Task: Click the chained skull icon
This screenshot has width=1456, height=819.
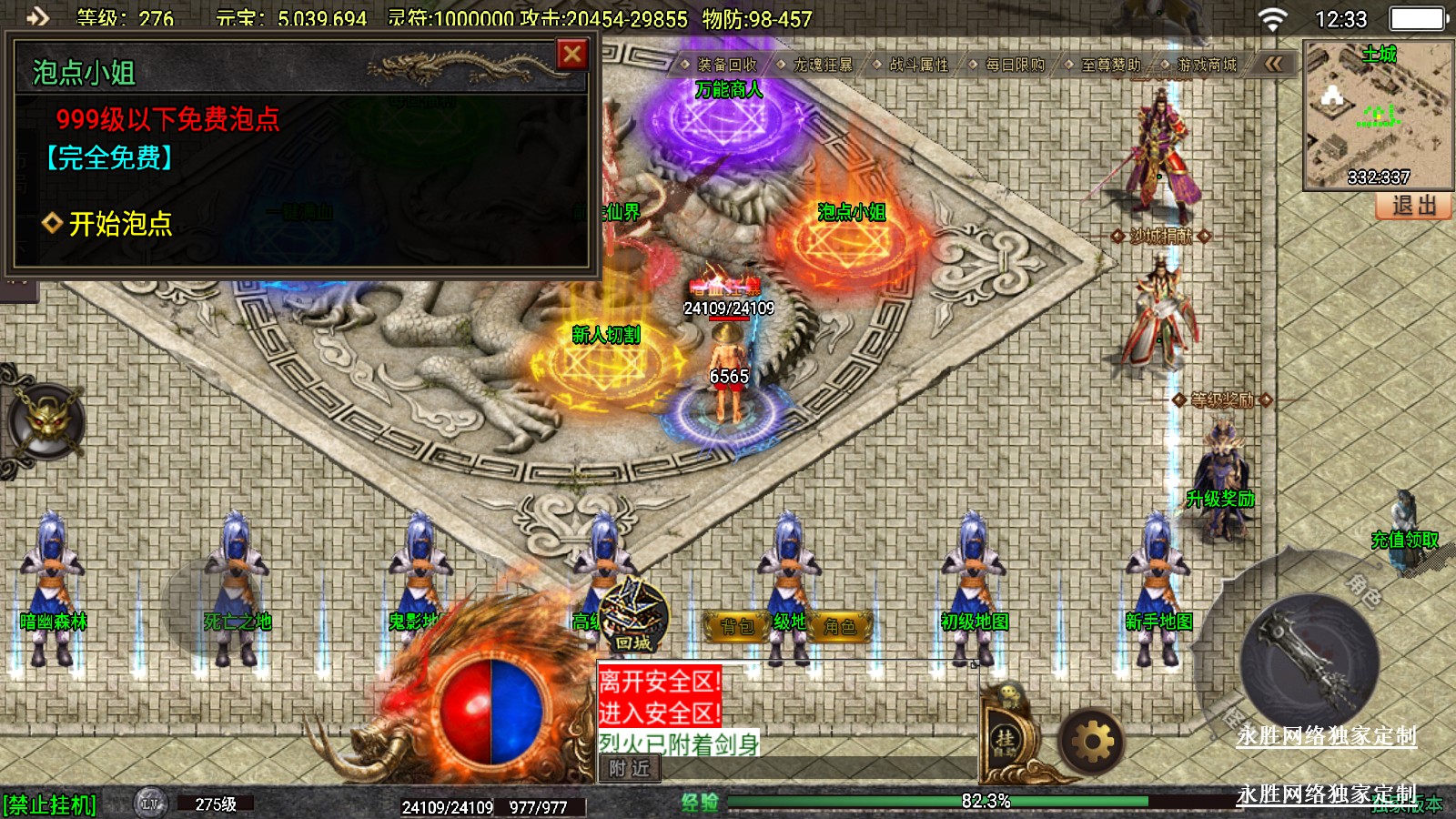Action: pyautogui.click(x=45, y=422)
